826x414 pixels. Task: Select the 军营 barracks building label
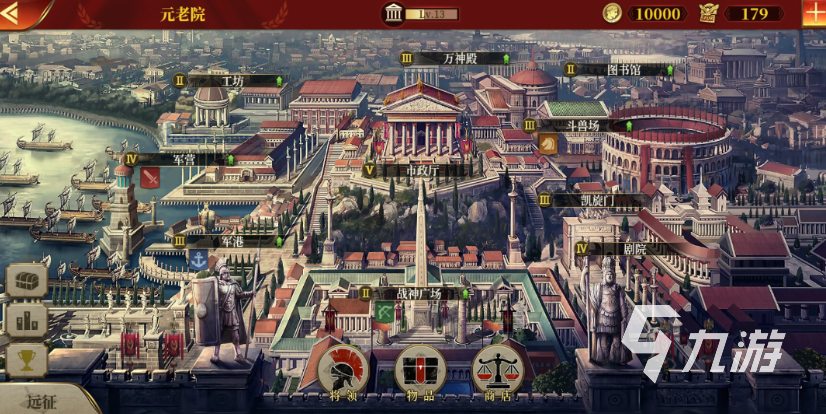click(x=182, y=159)
